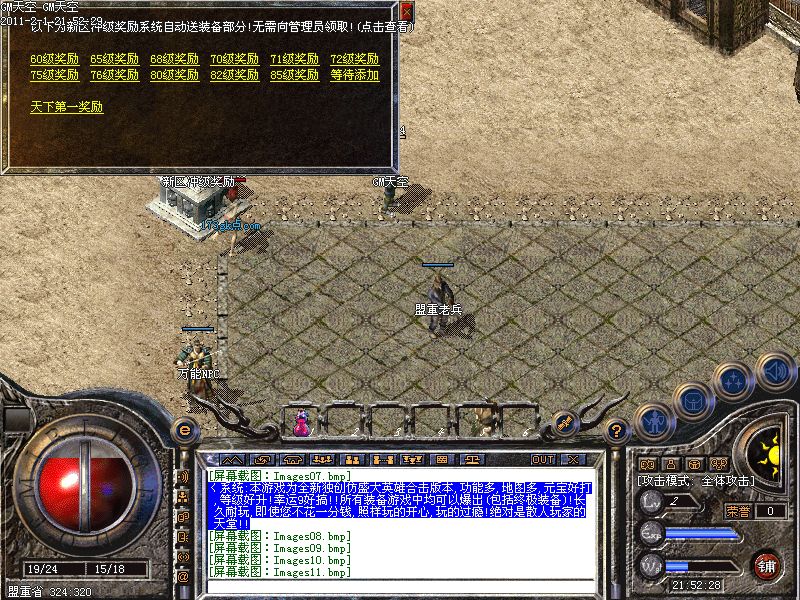Image resolution: width=800 pixels, height=600 pixels.
Task: Click the red 铺 shop button
Action: pyautogui.click(x=767, y=565)
